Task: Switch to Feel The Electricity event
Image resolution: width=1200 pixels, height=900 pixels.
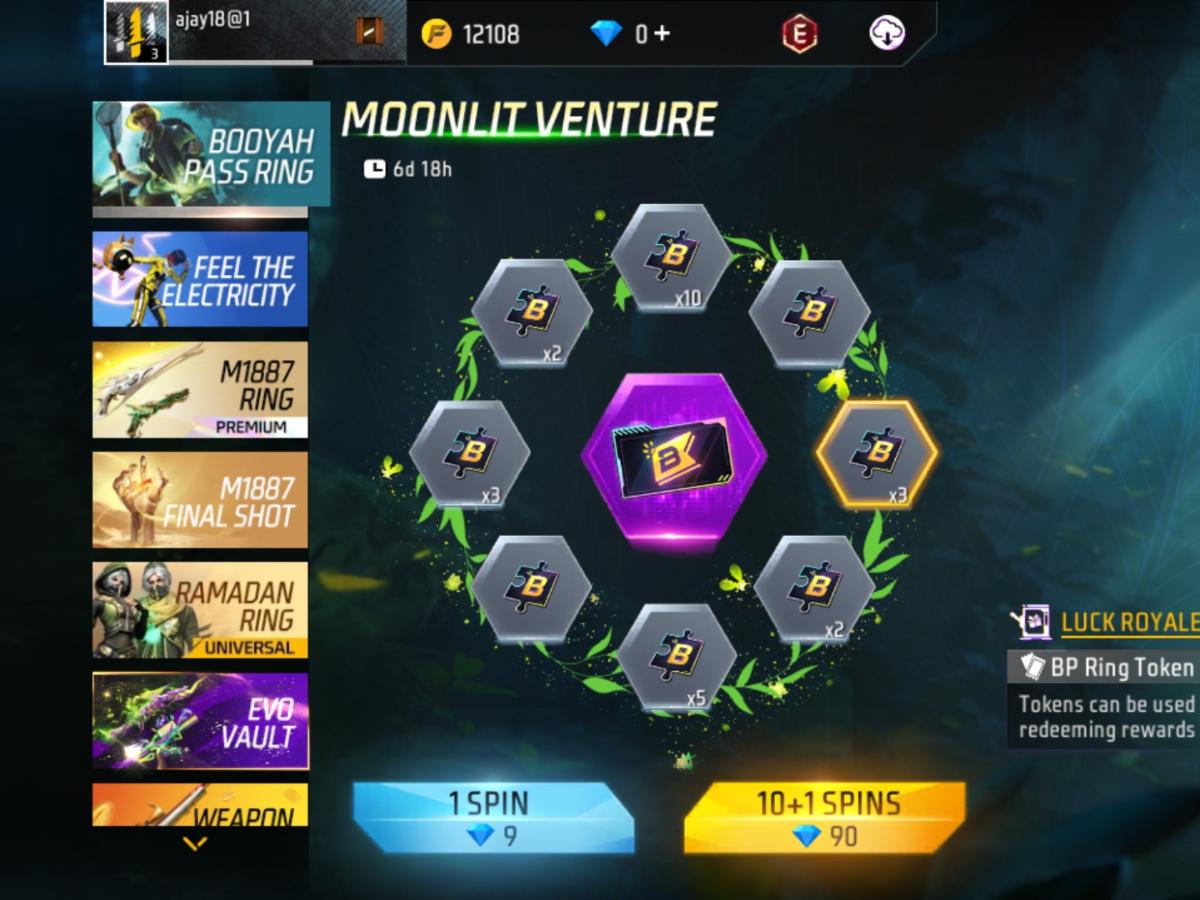Action: tap(200, 279)
